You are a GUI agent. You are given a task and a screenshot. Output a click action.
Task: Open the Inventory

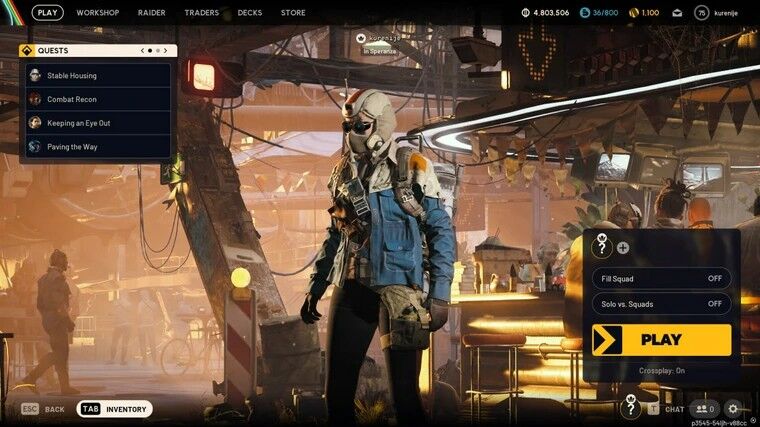click(x=116, y=409)
